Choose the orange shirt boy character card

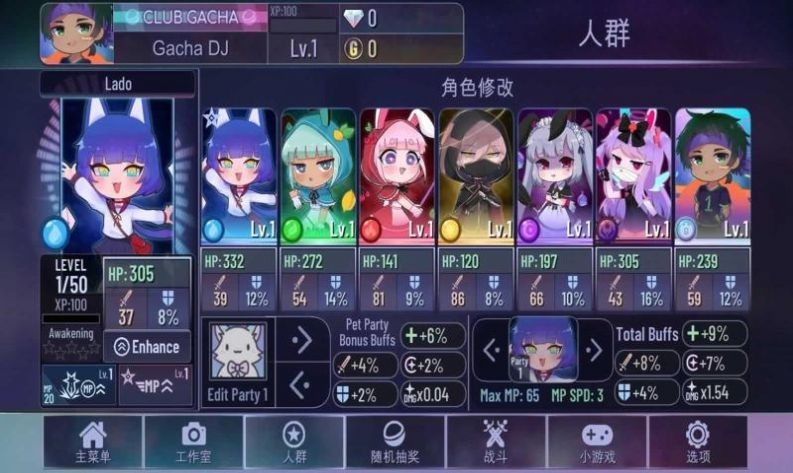[712, 176]
